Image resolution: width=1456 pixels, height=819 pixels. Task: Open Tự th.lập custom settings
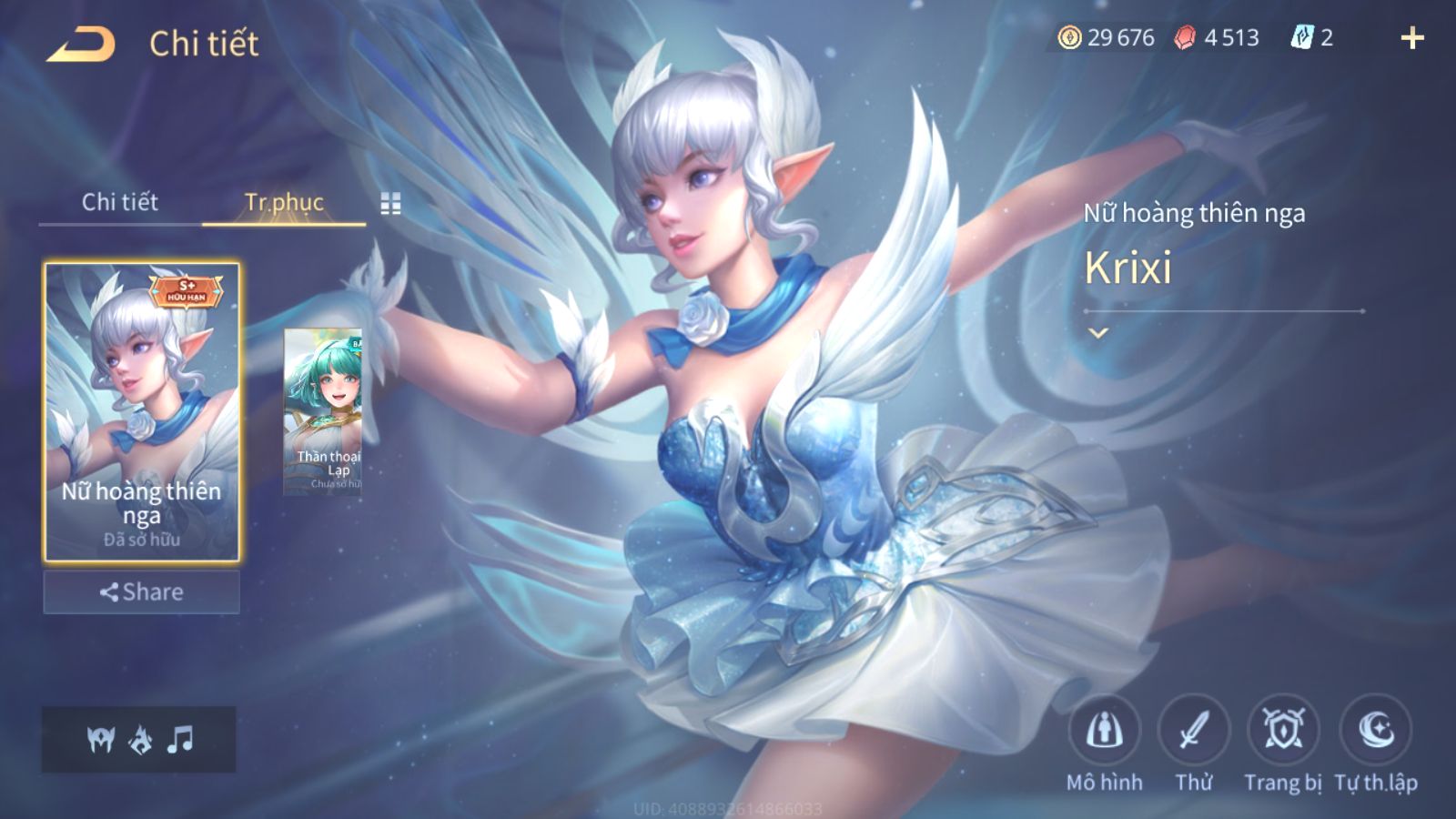pyautogui.click(x=1375, y=731)
